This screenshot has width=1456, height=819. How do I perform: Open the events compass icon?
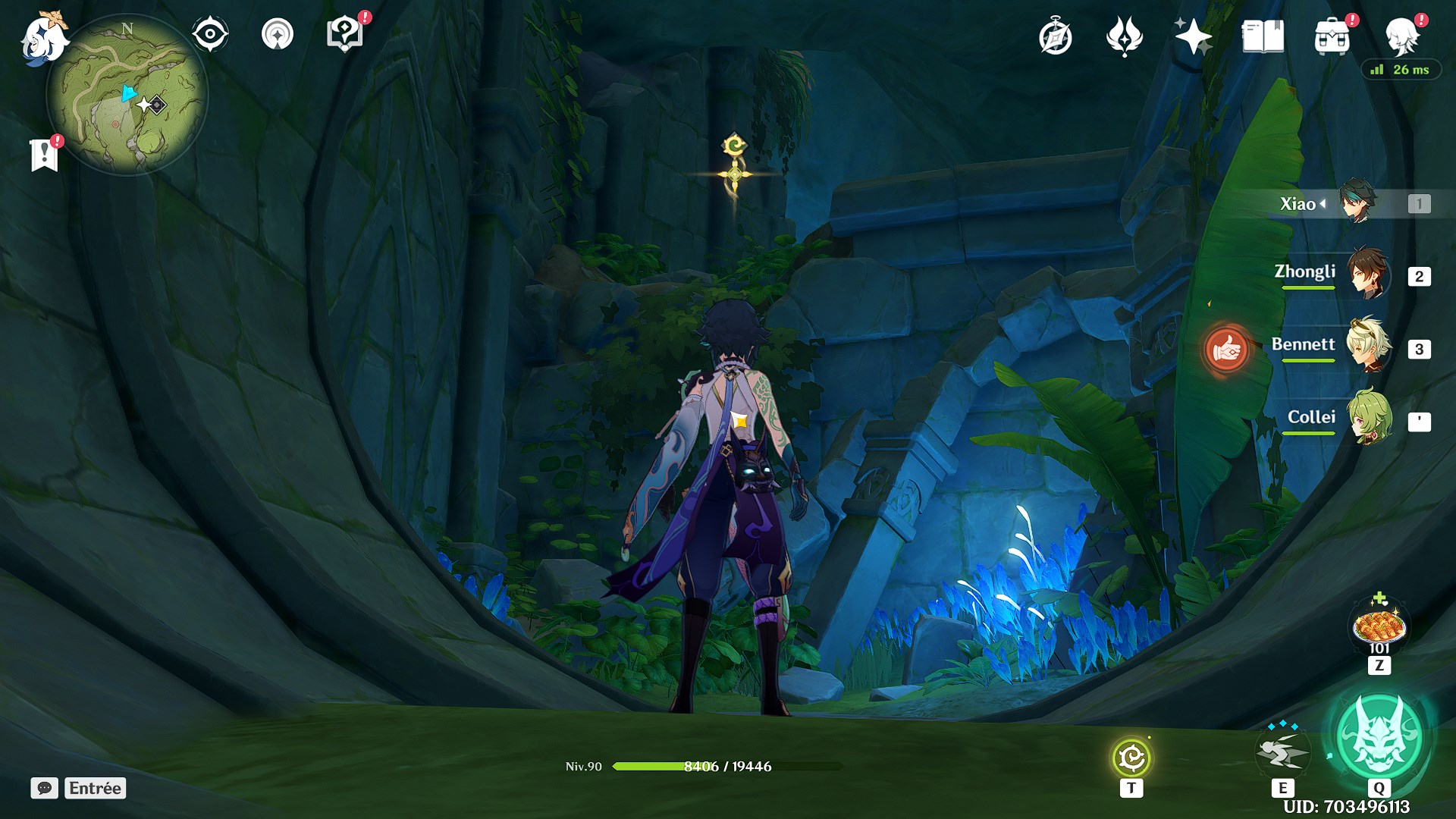(1055, 36)
